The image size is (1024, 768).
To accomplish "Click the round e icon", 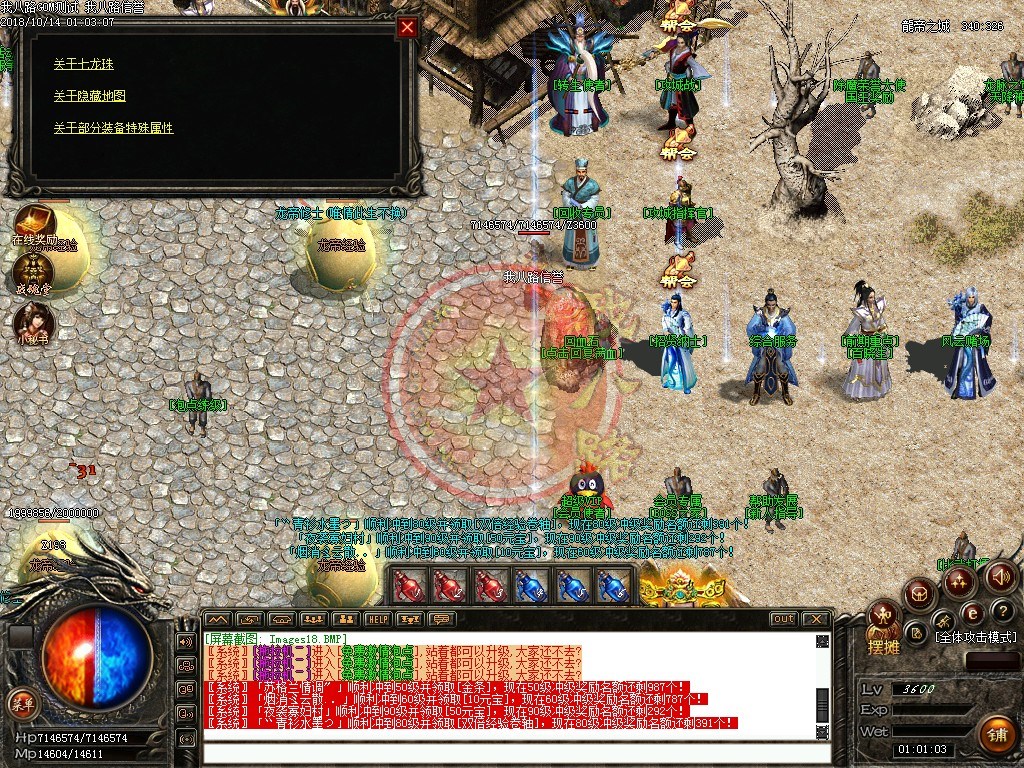I will (972, 613).
